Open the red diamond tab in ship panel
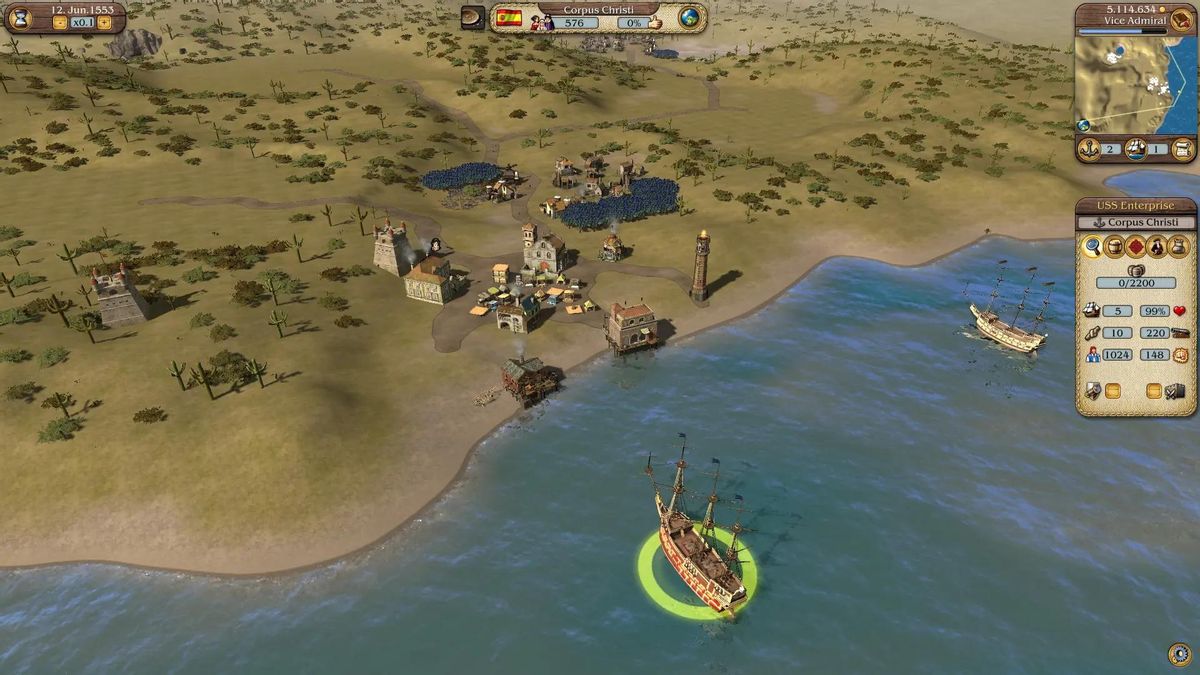 click(x=1136, y=246)
